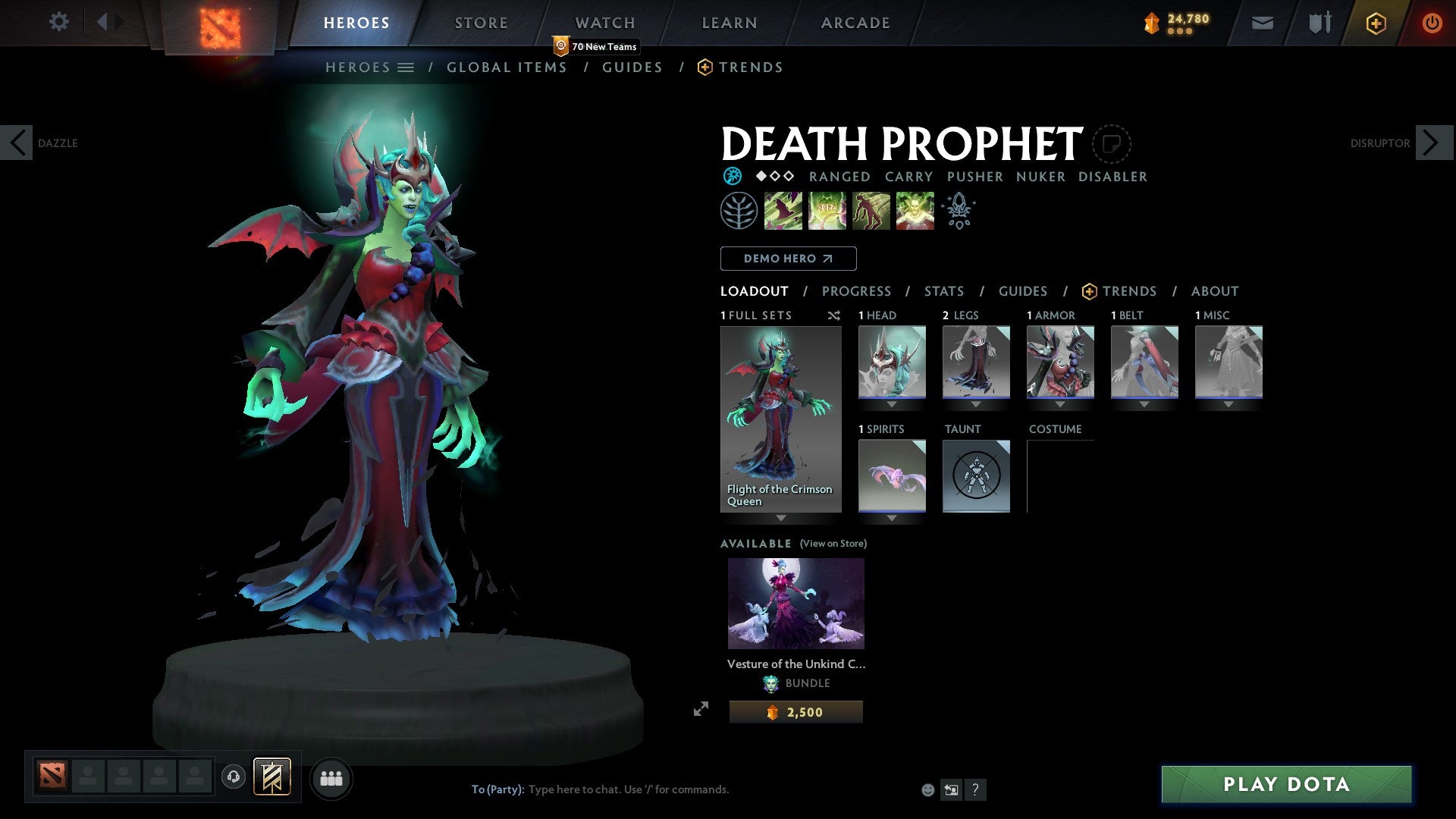The image size is (1456, 819).
Task: Open the settings gear icon
Action: point(59,22)
